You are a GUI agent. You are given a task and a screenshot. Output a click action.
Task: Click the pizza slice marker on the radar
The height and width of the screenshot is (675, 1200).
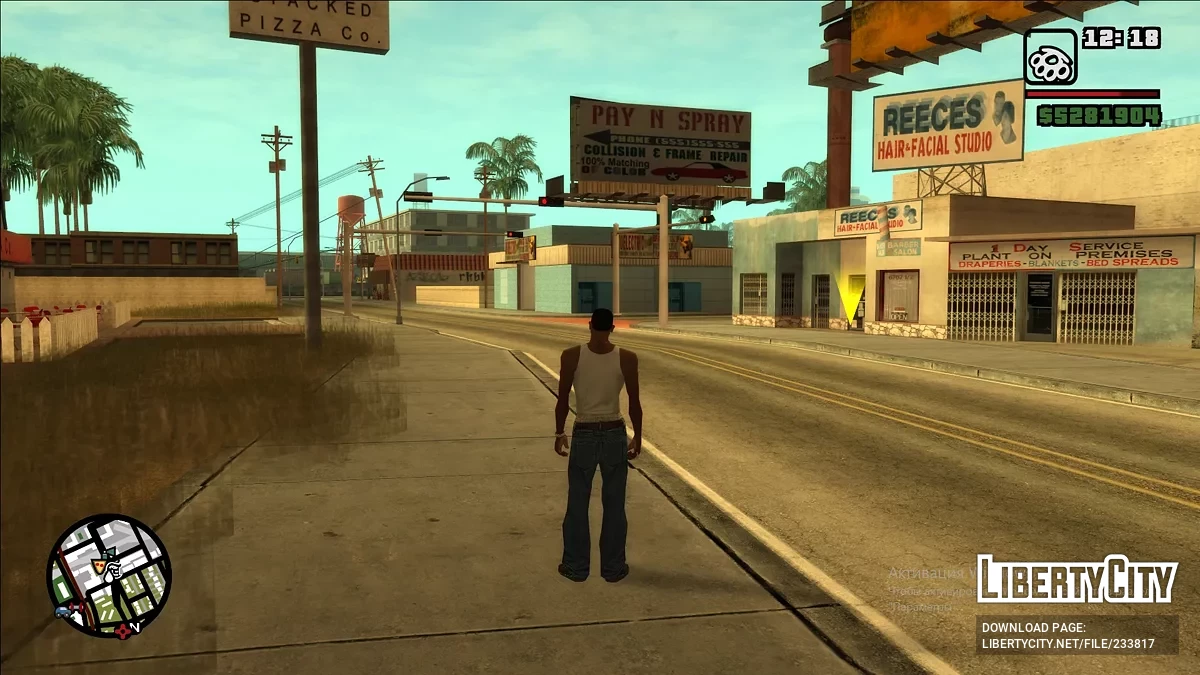pyautogui.click(x=100, y=566)
